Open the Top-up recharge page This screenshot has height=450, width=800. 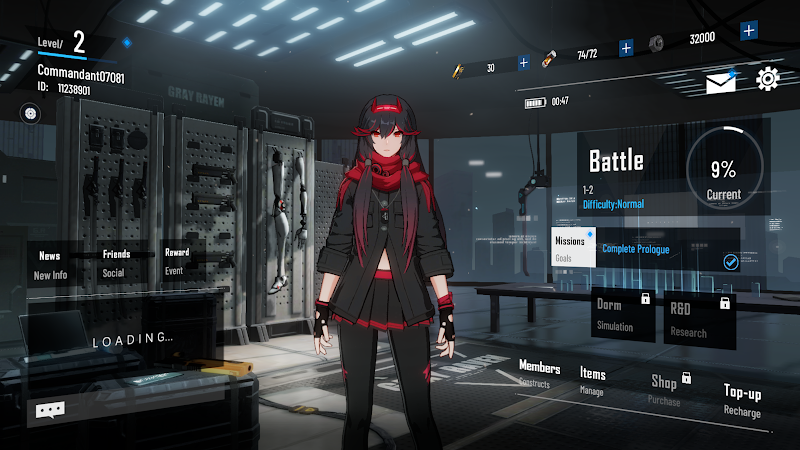pos(742,400)
